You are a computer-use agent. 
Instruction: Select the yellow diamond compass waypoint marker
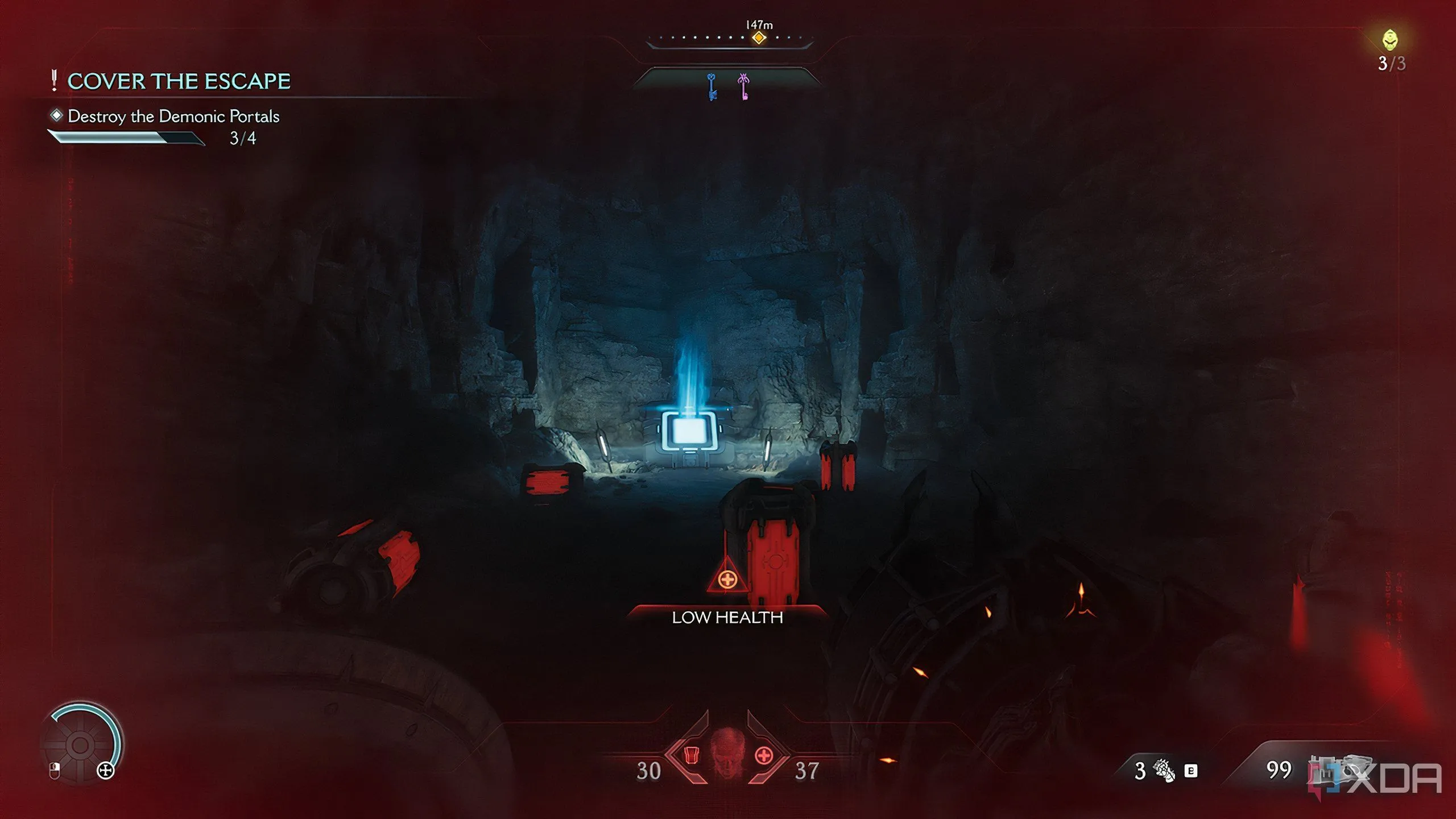click(x=759, y=38)
